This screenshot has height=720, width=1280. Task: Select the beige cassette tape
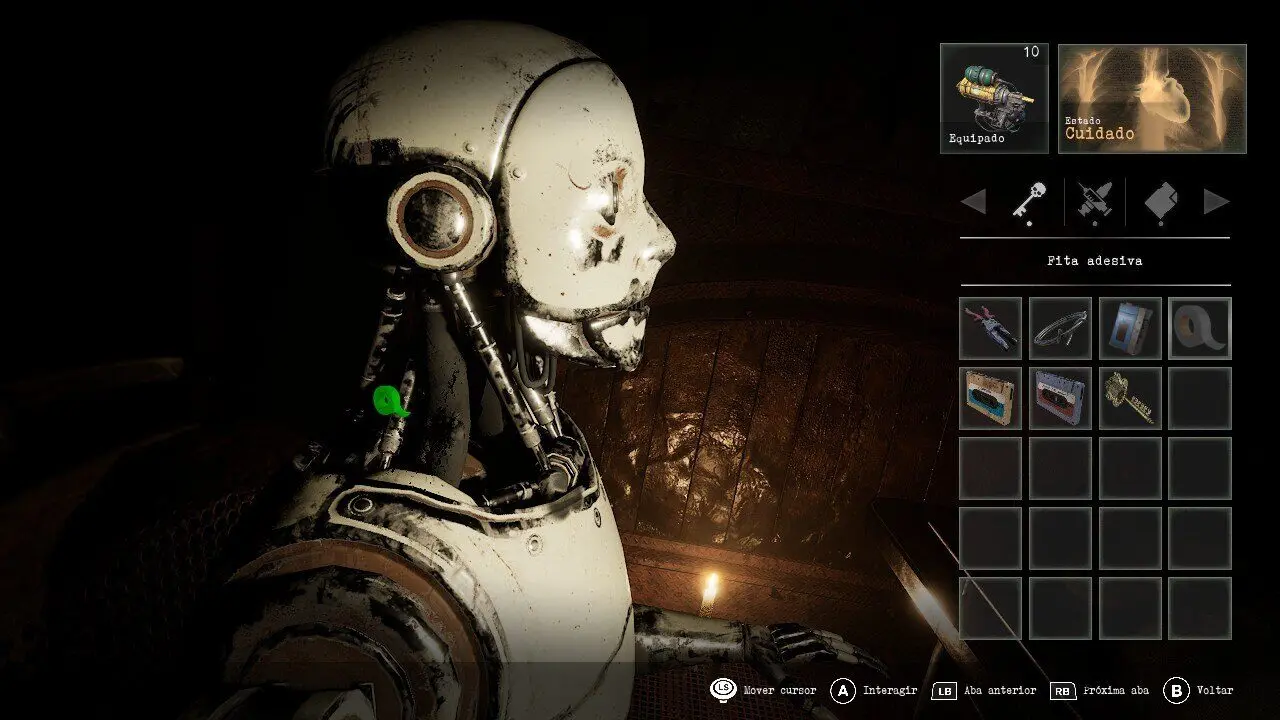(x=990, y=398)
